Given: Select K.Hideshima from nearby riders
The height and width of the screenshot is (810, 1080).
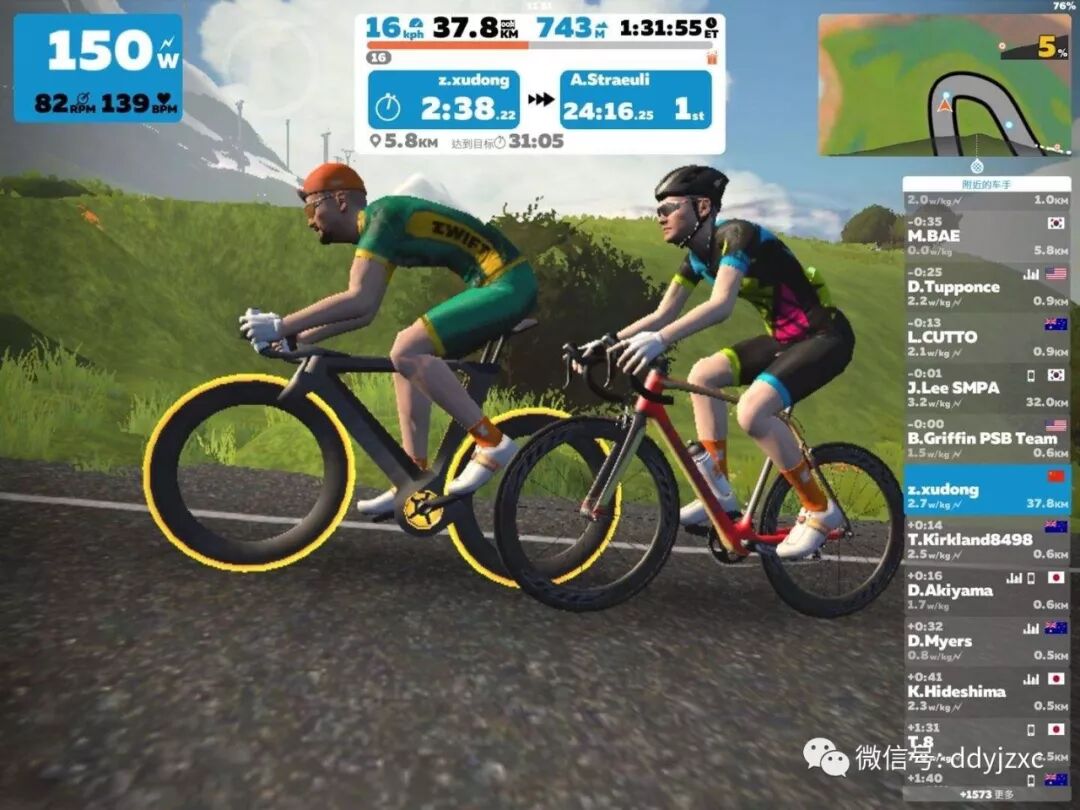Looking at the screenshot, I should tap(986, 692).
